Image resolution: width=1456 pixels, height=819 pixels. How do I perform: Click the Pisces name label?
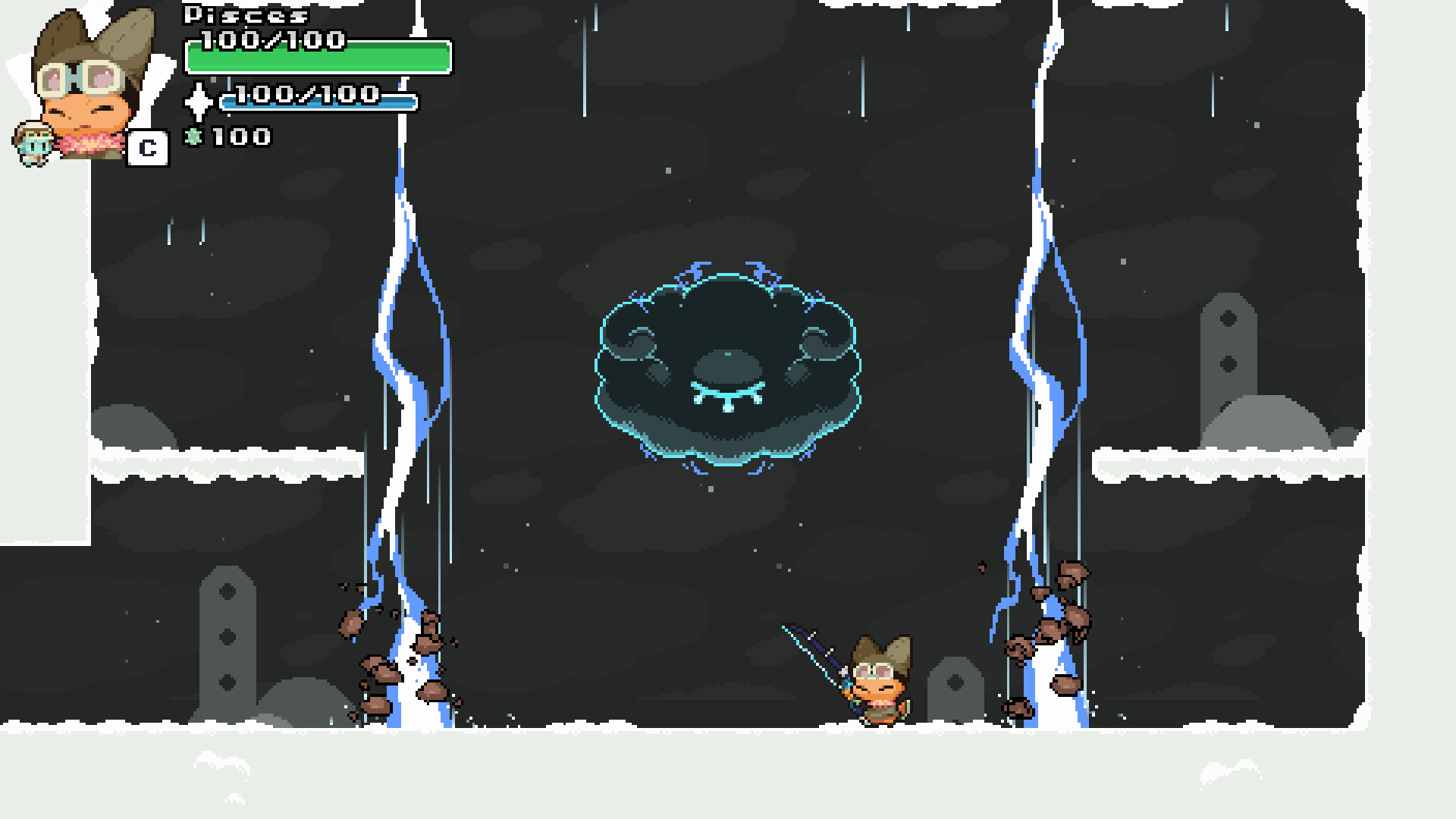pos(243,15)
